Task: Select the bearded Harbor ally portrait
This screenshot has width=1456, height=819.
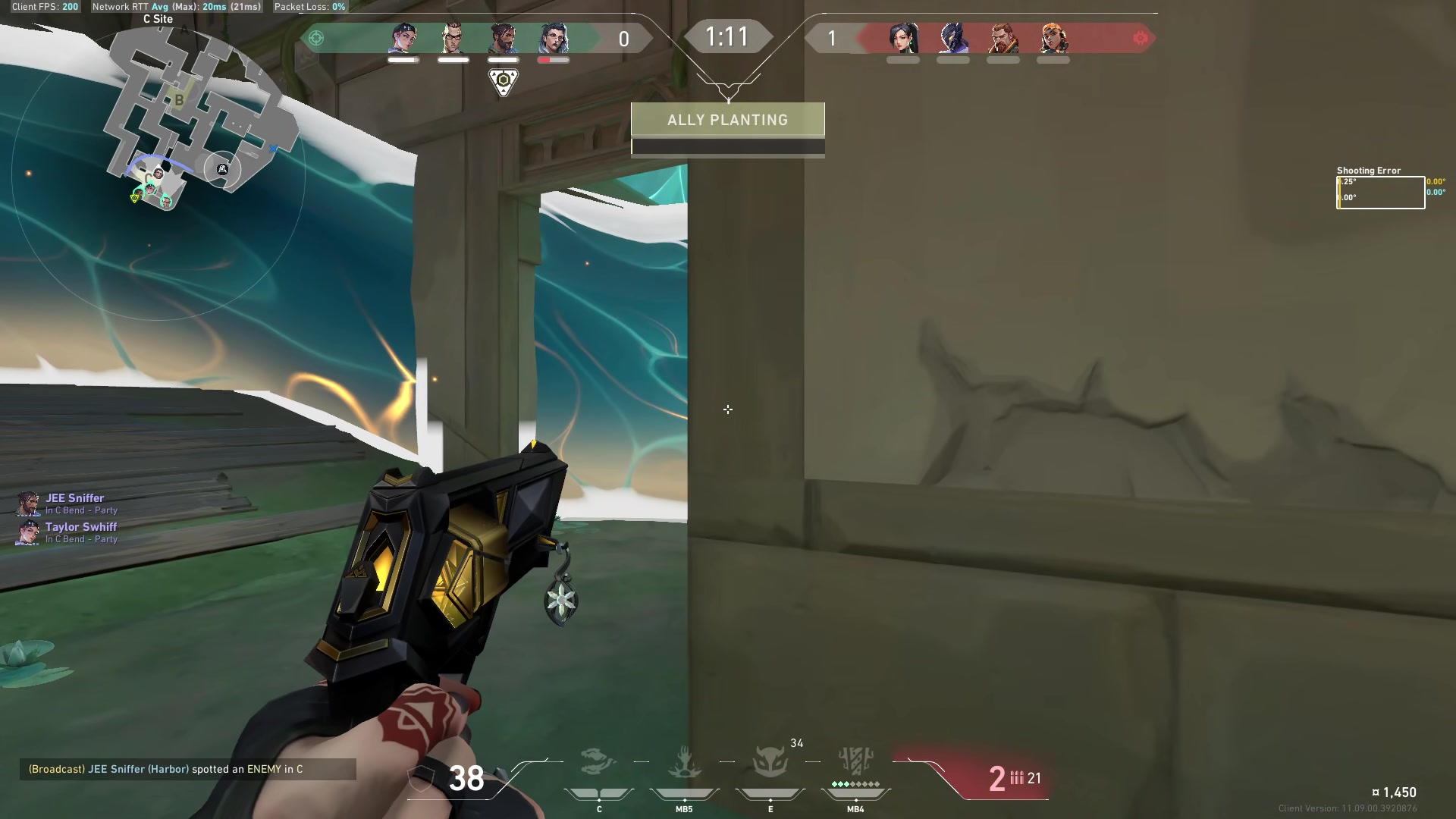Action: click(503, 38)
